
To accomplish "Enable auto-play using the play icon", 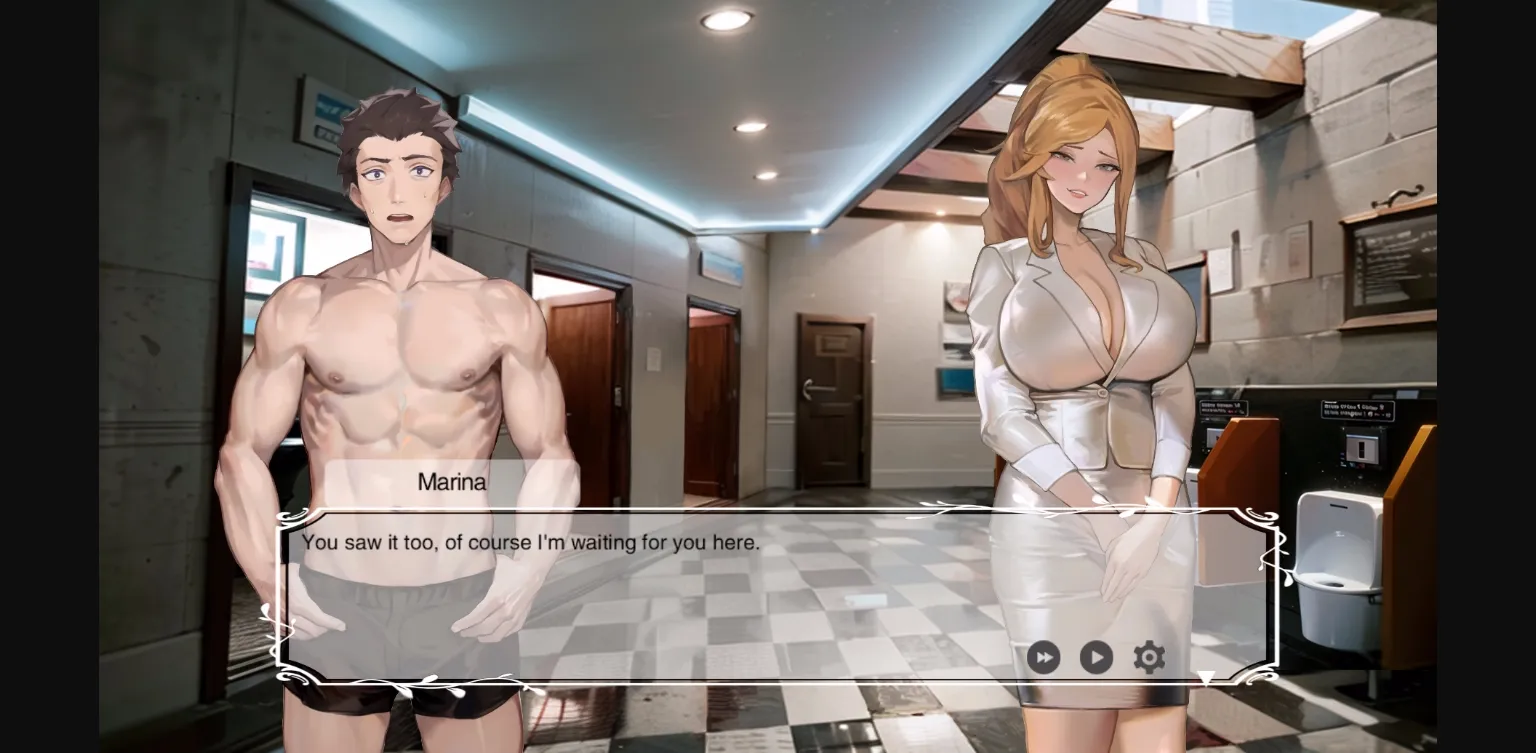I will coord(1096,657).
